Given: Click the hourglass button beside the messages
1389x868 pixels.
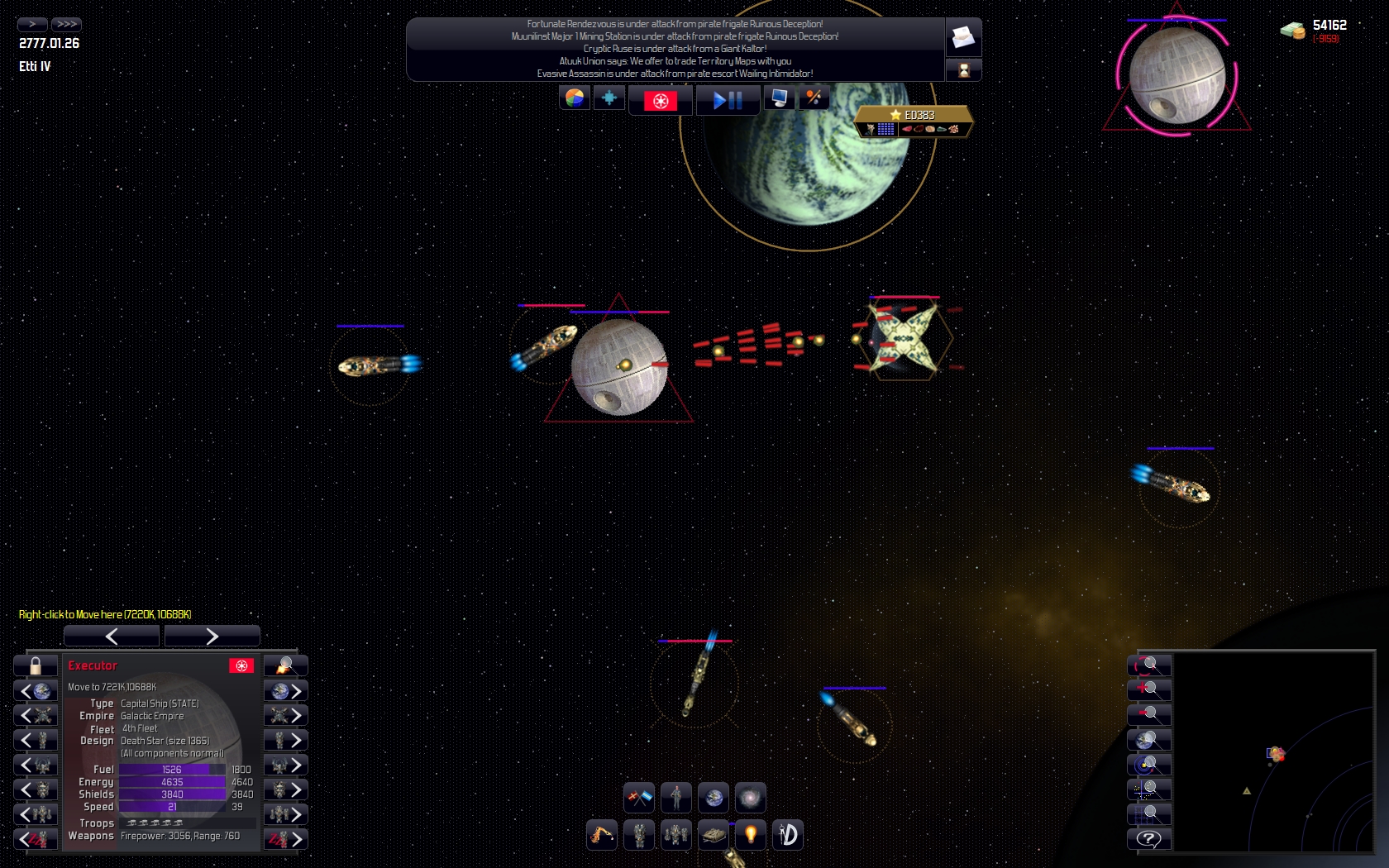Looking at the screenshot, I should [963, 70].
